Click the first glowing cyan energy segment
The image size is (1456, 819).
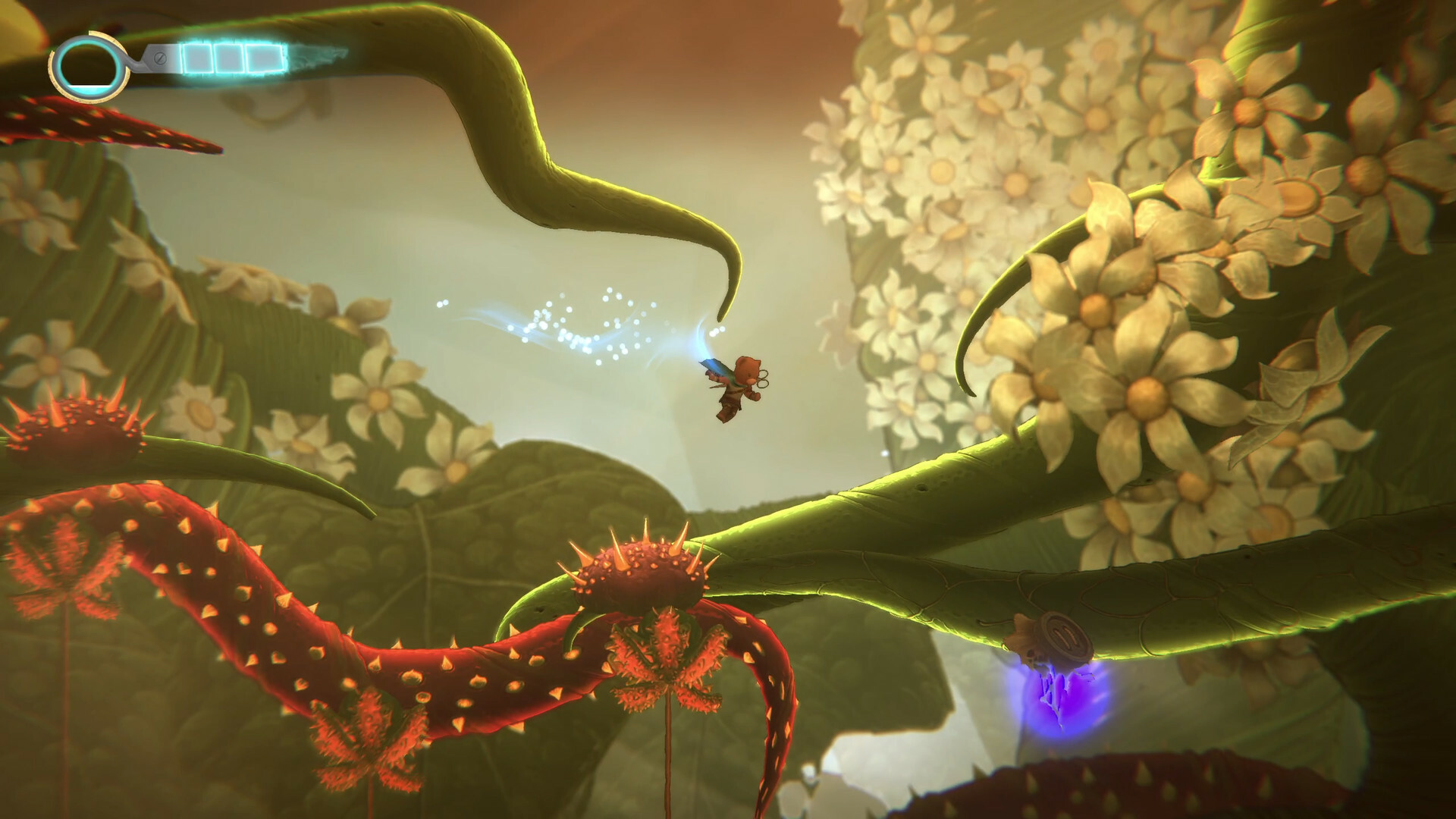pyautogui.click(x=197, y=58)
